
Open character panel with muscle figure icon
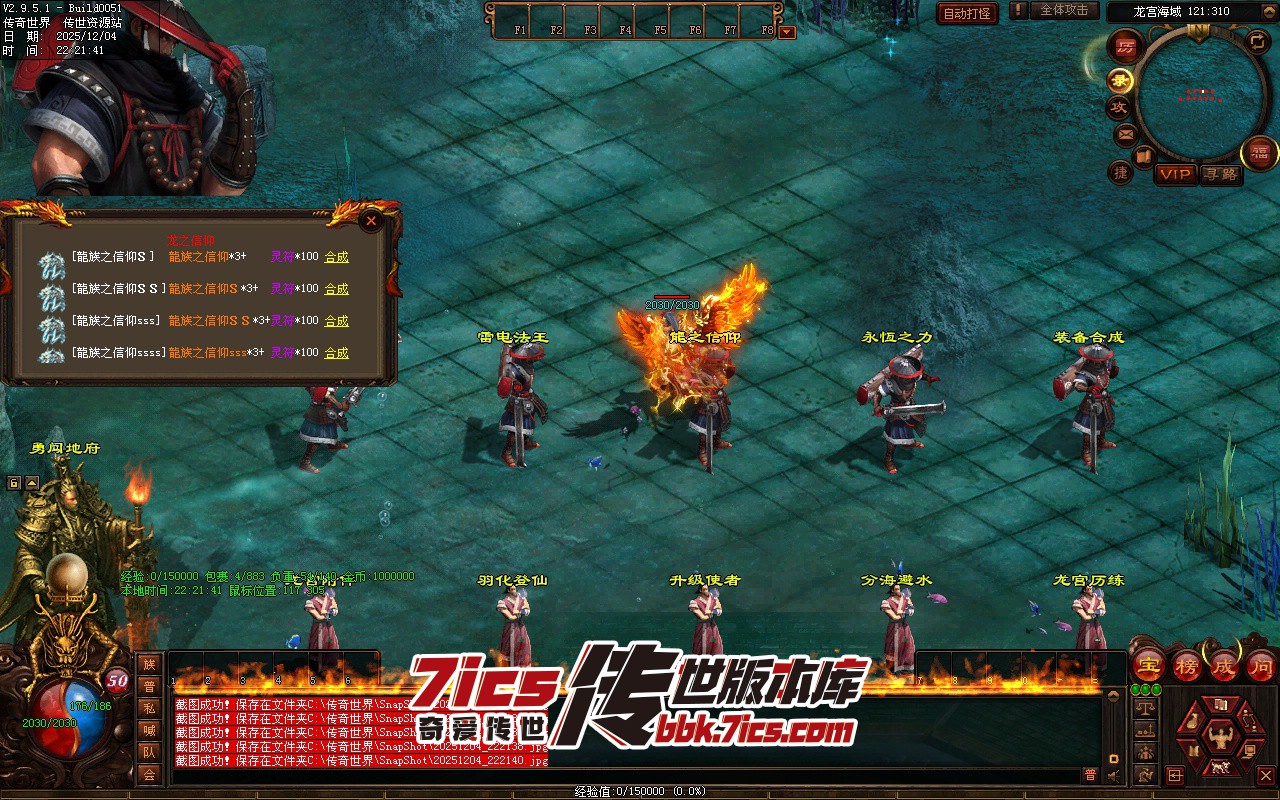point(1220,738)
